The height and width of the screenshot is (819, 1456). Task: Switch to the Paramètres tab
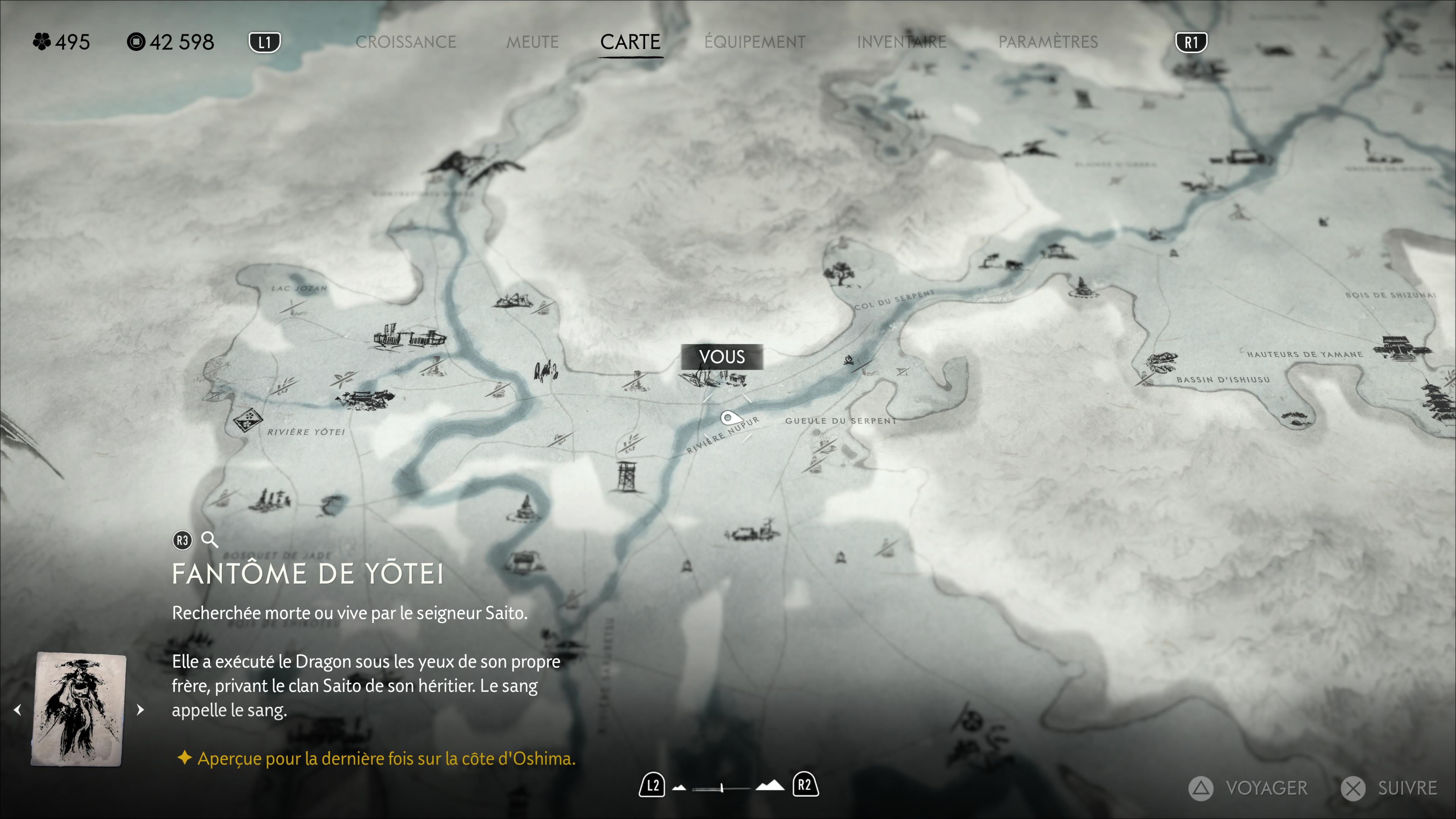pos(1047,42)
